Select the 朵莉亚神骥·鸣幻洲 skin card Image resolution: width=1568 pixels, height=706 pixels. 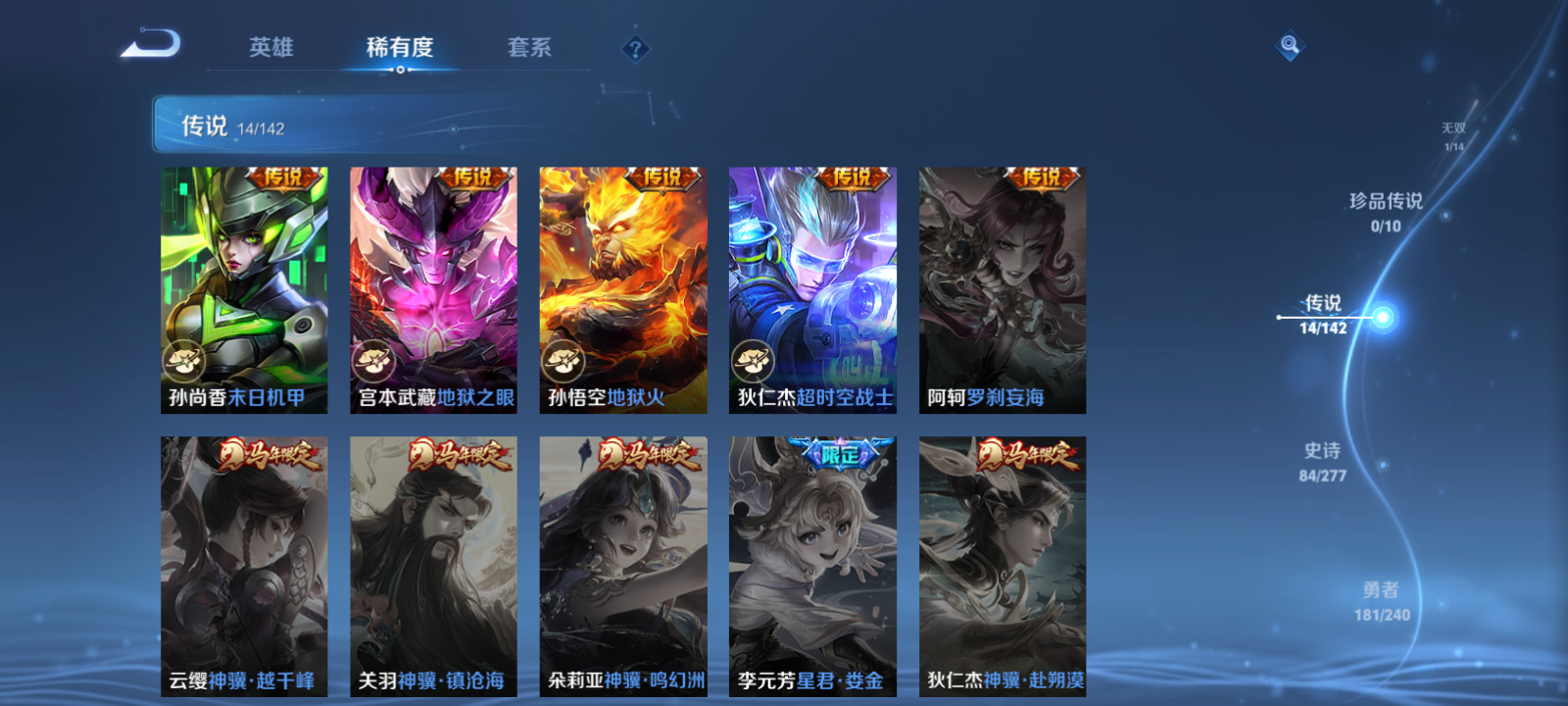623,569
